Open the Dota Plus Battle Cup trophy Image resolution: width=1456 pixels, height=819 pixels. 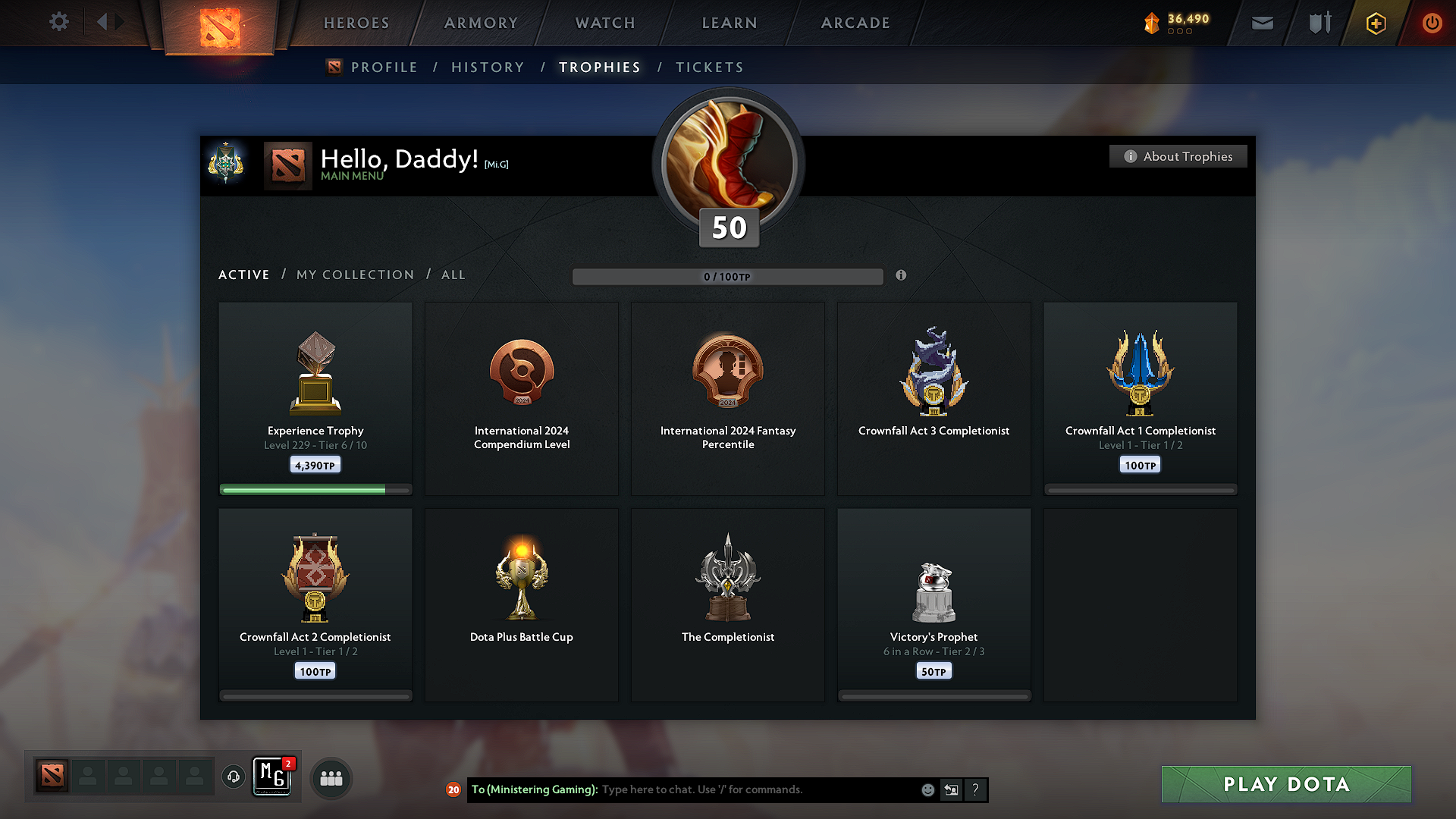tap(521, 603)
